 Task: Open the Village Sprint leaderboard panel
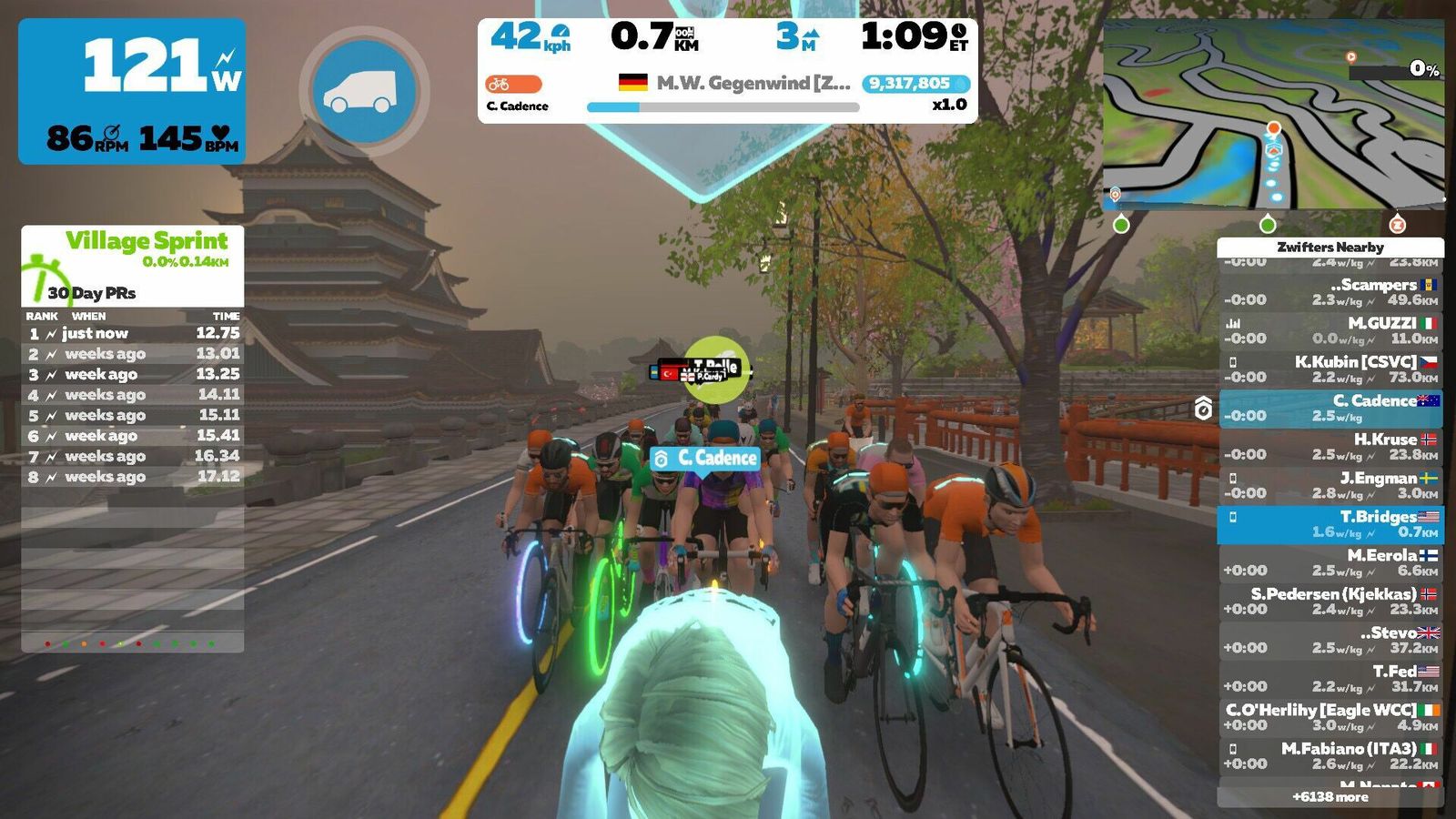133,266
